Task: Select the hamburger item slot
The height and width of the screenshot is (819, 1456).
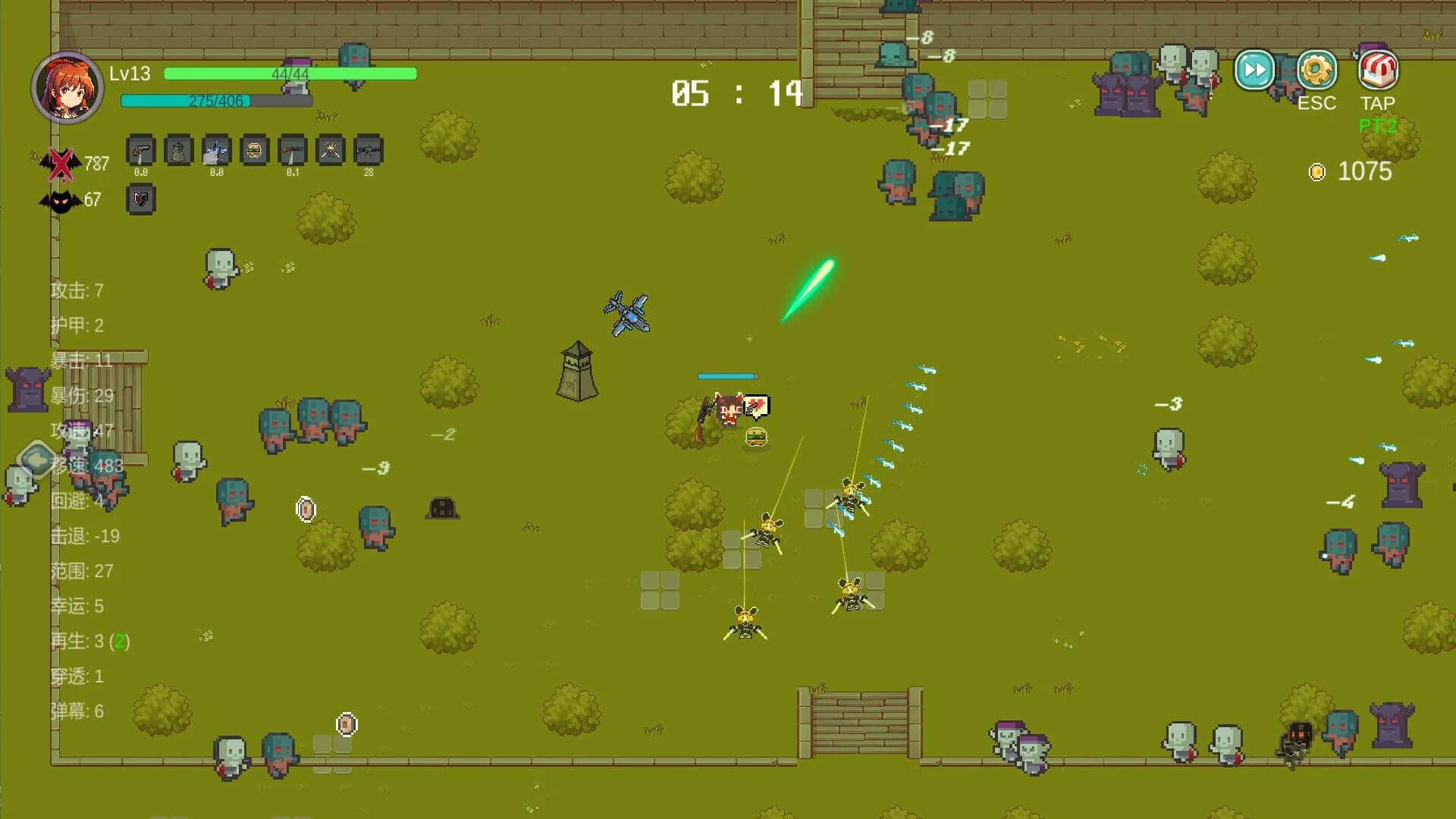Action: tap(254, 152)
